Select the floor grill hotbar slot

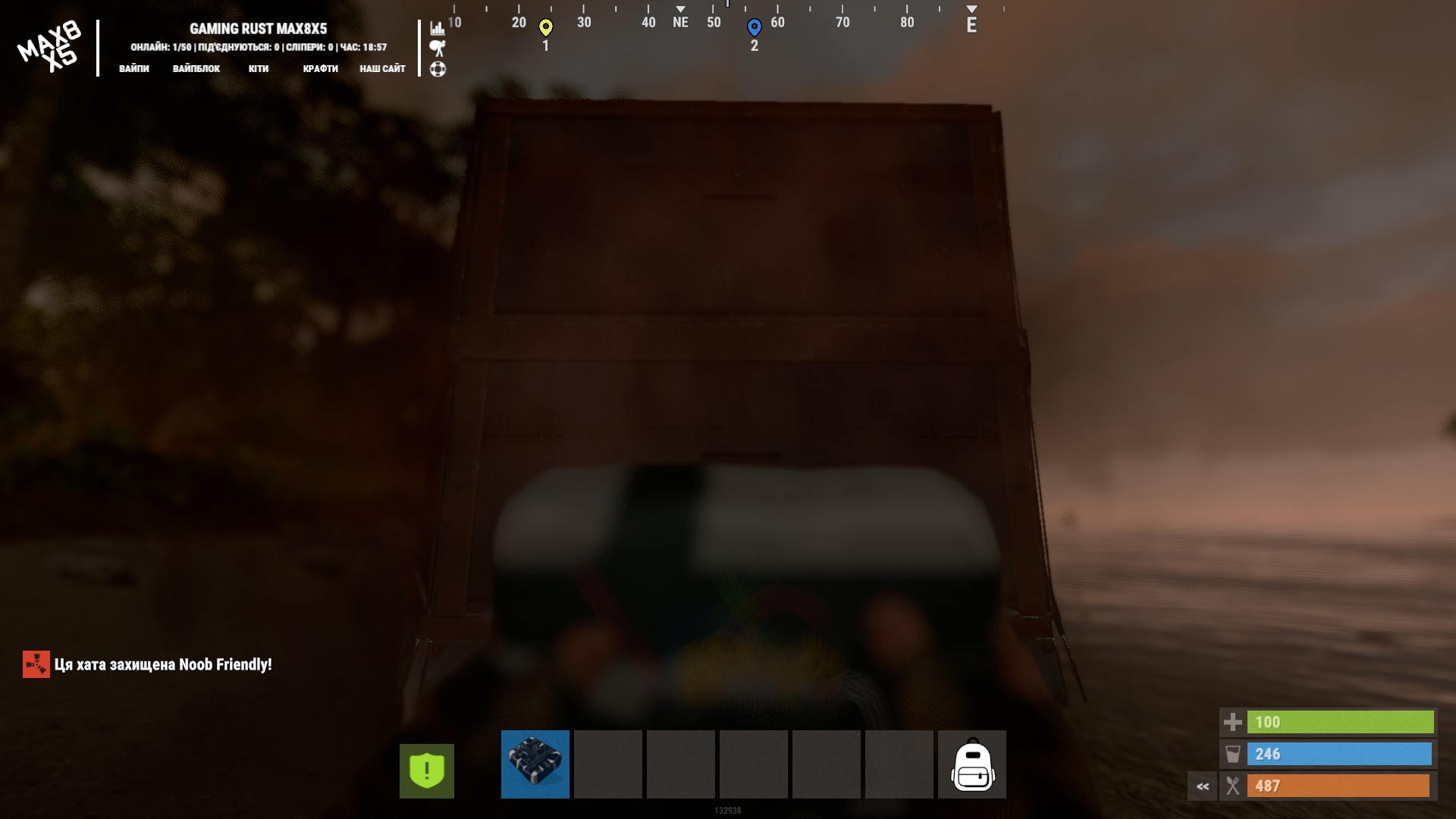click(x=535, y=764)
